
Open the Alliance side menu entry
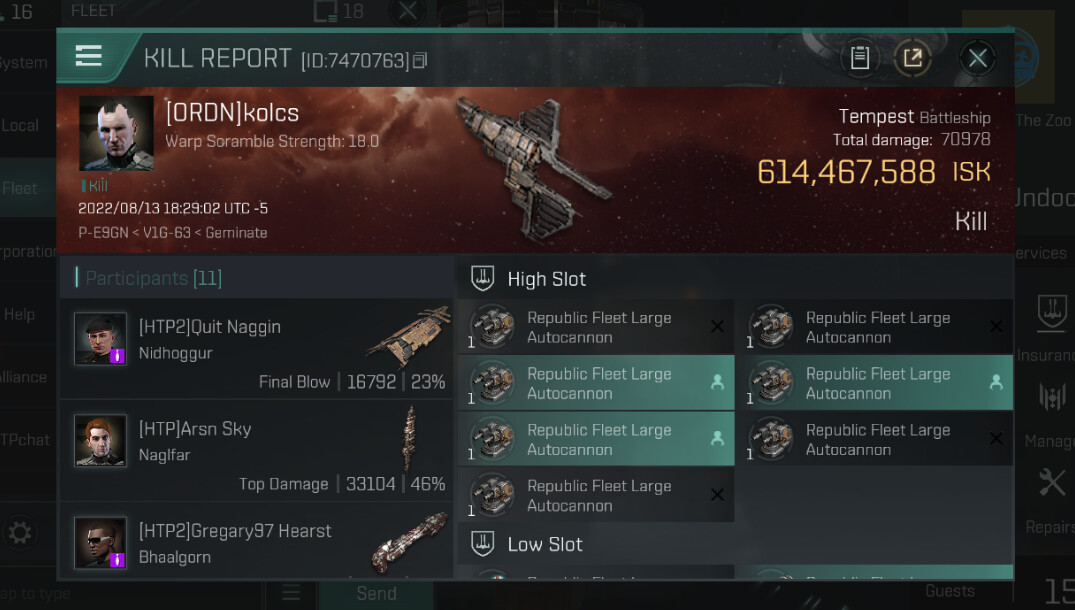(x=22, y=377)
